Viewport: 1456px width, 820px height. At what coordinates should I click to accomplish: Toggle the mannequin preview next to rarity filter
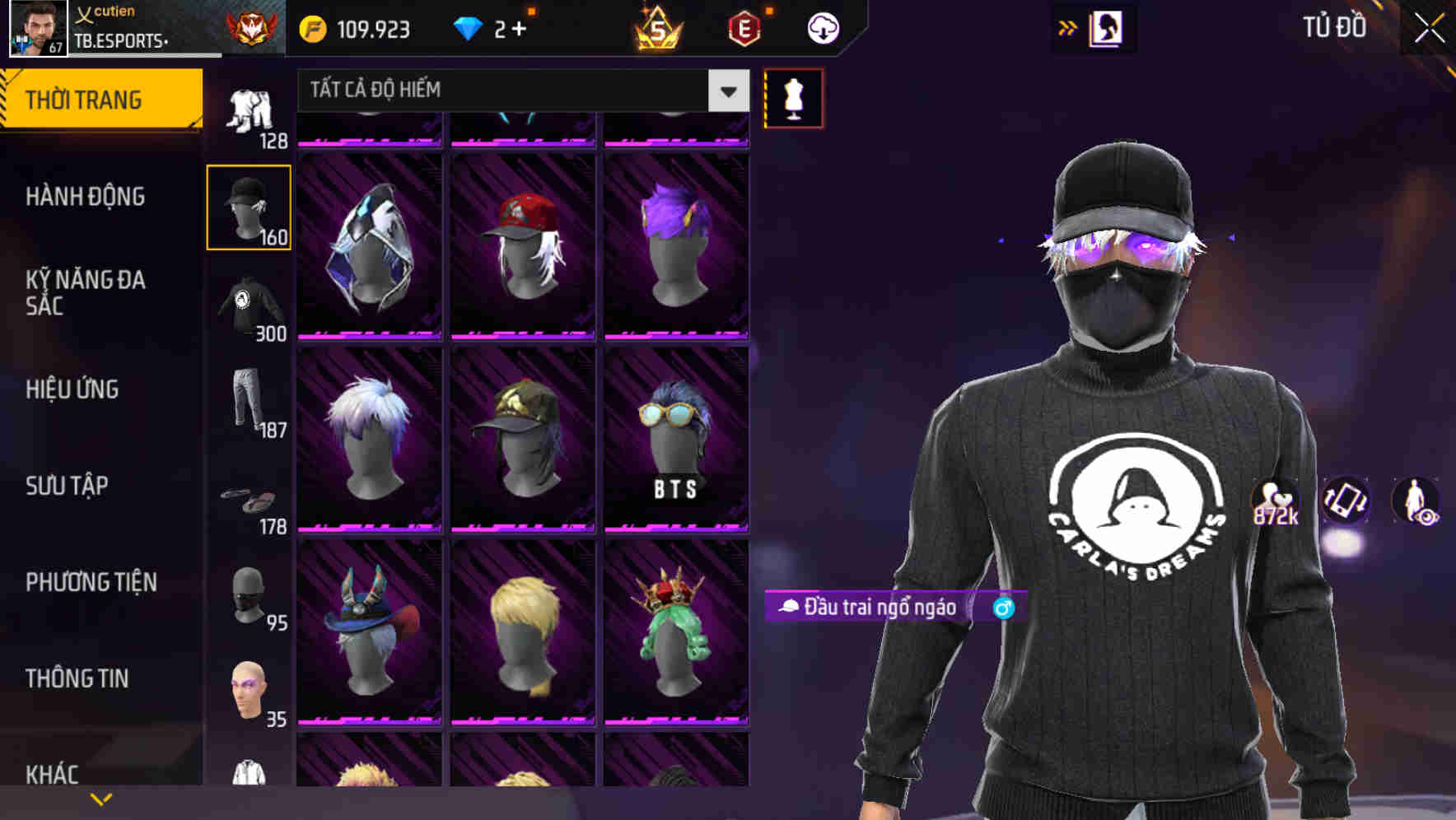click(x=793, y=97)
